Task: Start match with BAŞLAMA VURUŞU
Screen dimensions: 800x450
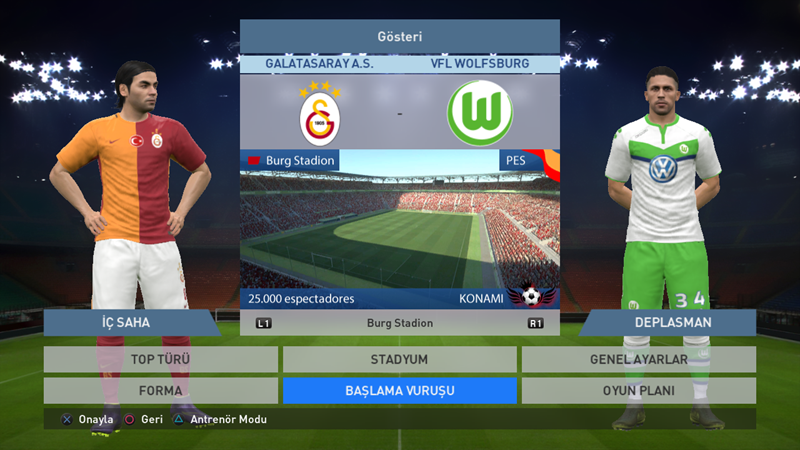Action: click(x=399, y=390)
